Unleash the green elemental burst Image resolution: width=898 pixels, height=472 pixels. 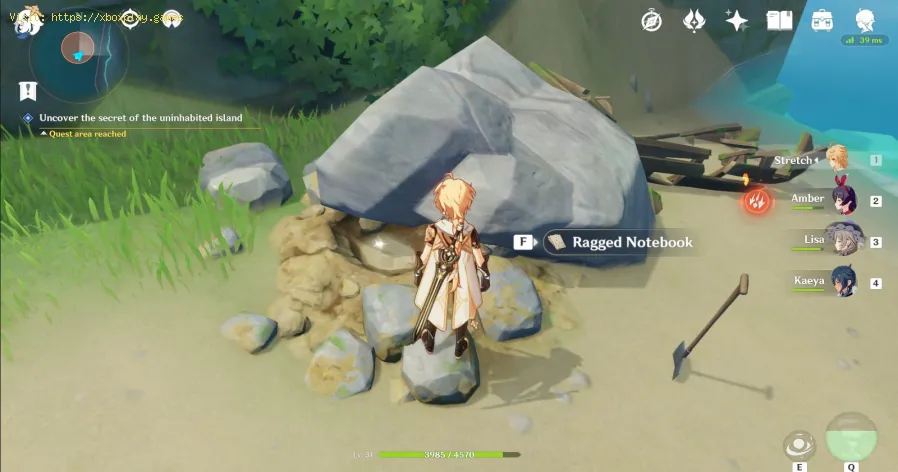852,438
